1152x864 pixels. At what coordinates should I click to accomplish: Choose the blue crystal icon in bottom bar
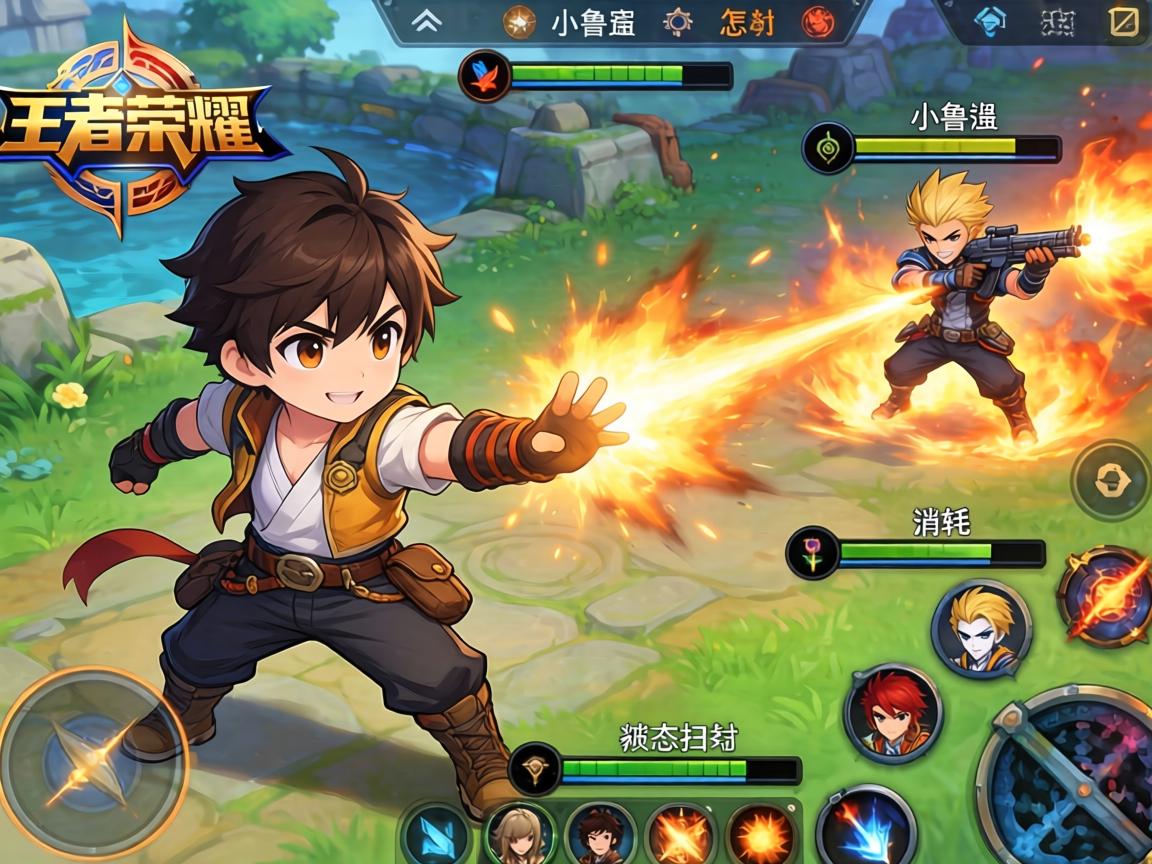coord(437,836)
